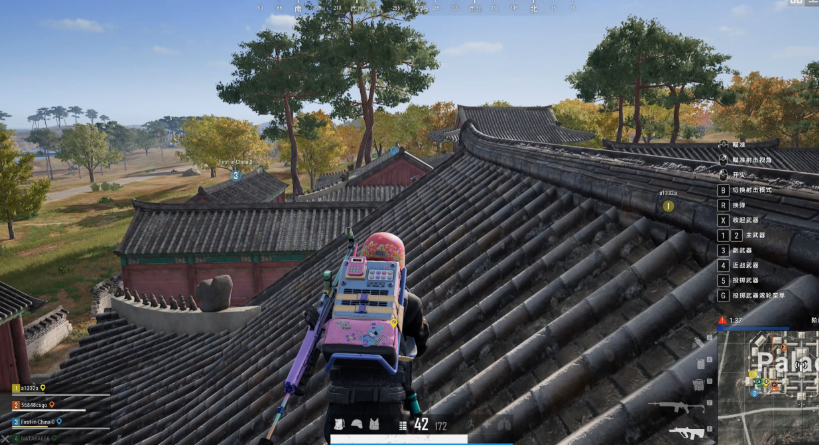Click the vest equipment icon
This screenshot has height=445, width=819.
tap(373, 425)
